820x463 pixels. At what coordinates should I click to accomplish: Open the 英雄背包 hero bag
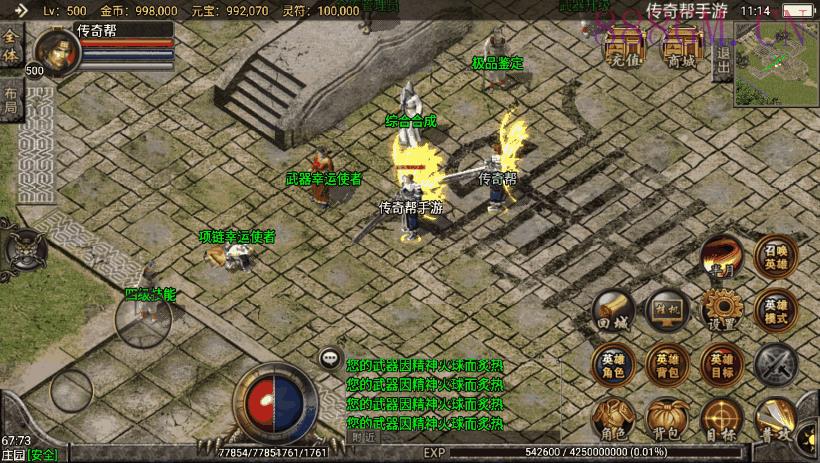(x=666, y=364)
